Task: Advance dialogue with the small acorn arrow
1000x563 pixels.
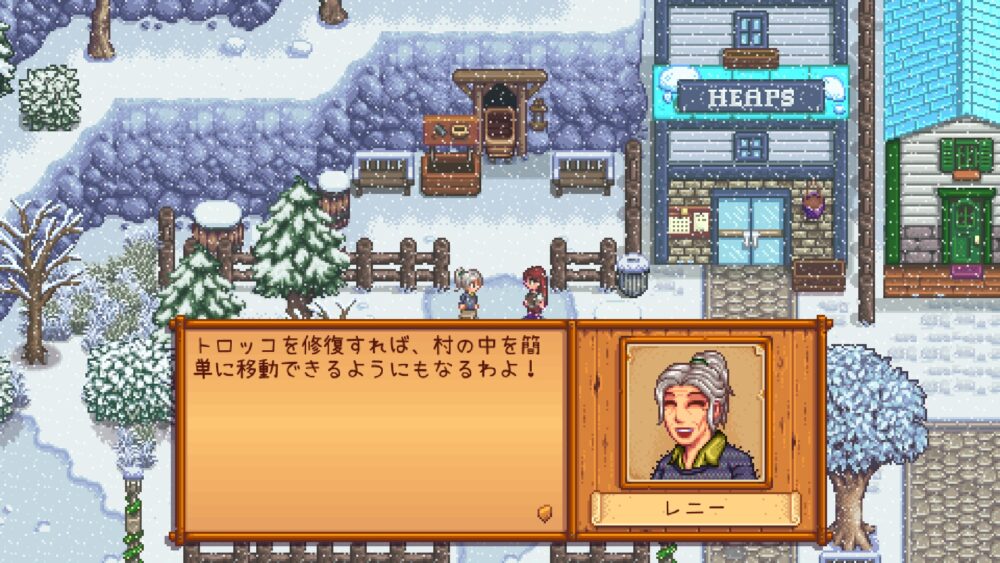Action: pos(545,512)
